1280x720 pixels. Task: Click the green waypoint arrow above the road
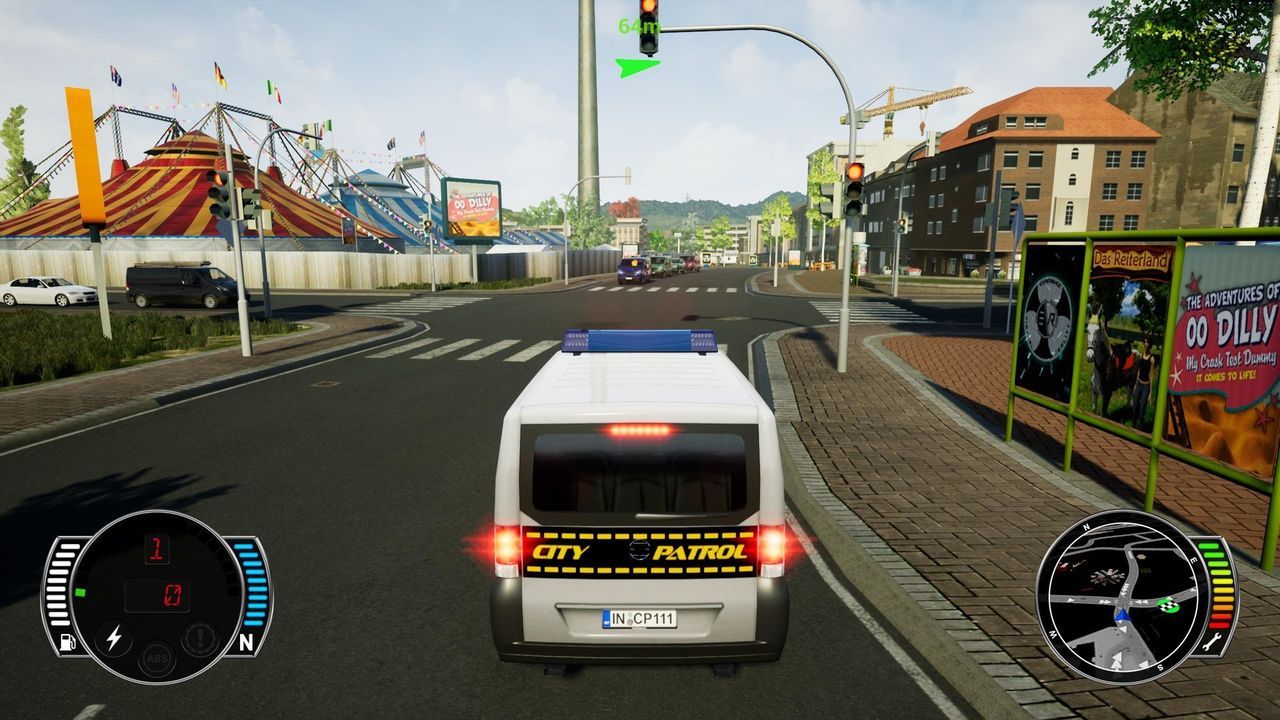click(x=637, y=70)
